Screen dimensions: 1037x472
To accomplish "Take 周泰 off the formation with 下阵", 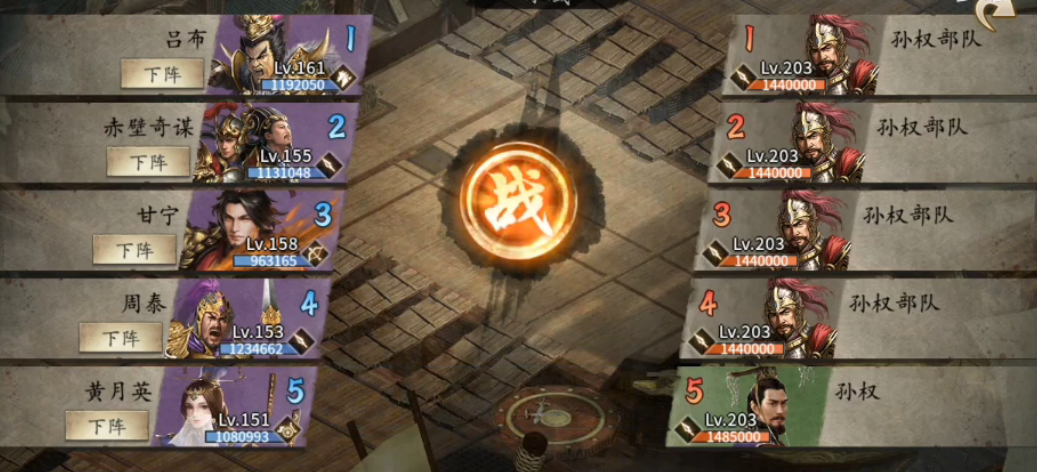I will coord(120,338).
